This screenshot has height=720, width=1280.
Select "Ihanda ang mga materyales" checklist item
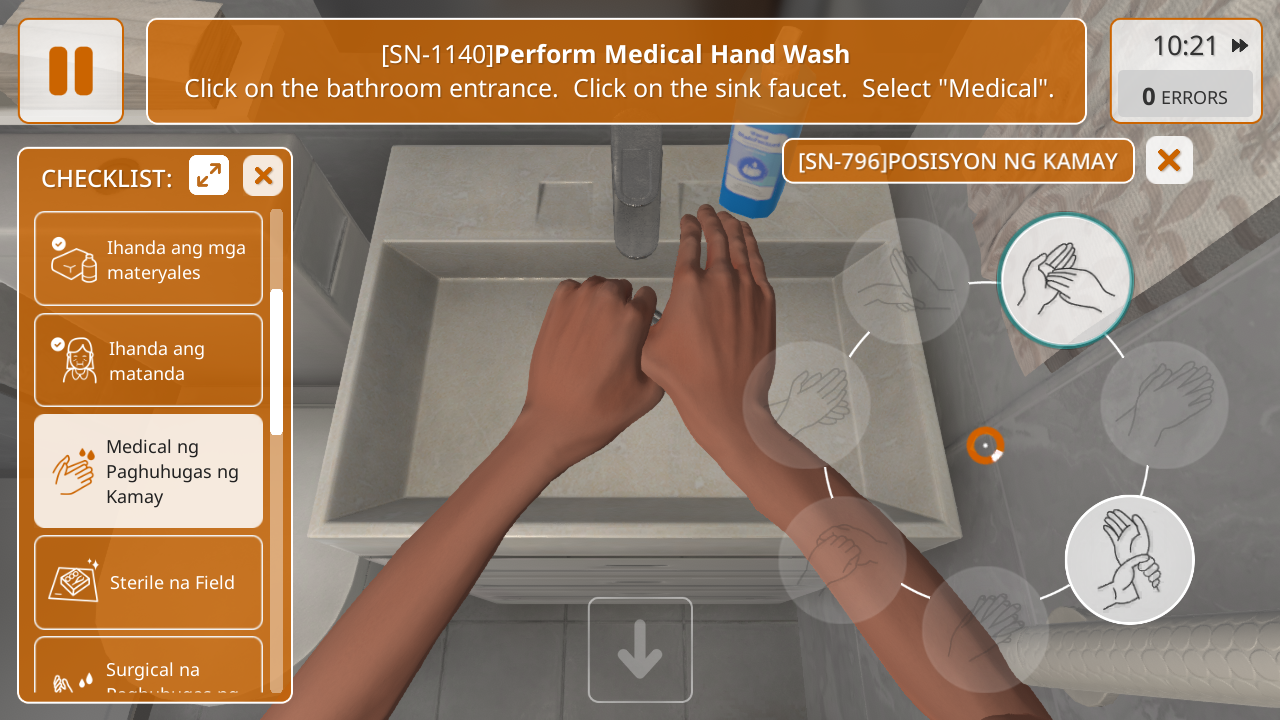148,259
